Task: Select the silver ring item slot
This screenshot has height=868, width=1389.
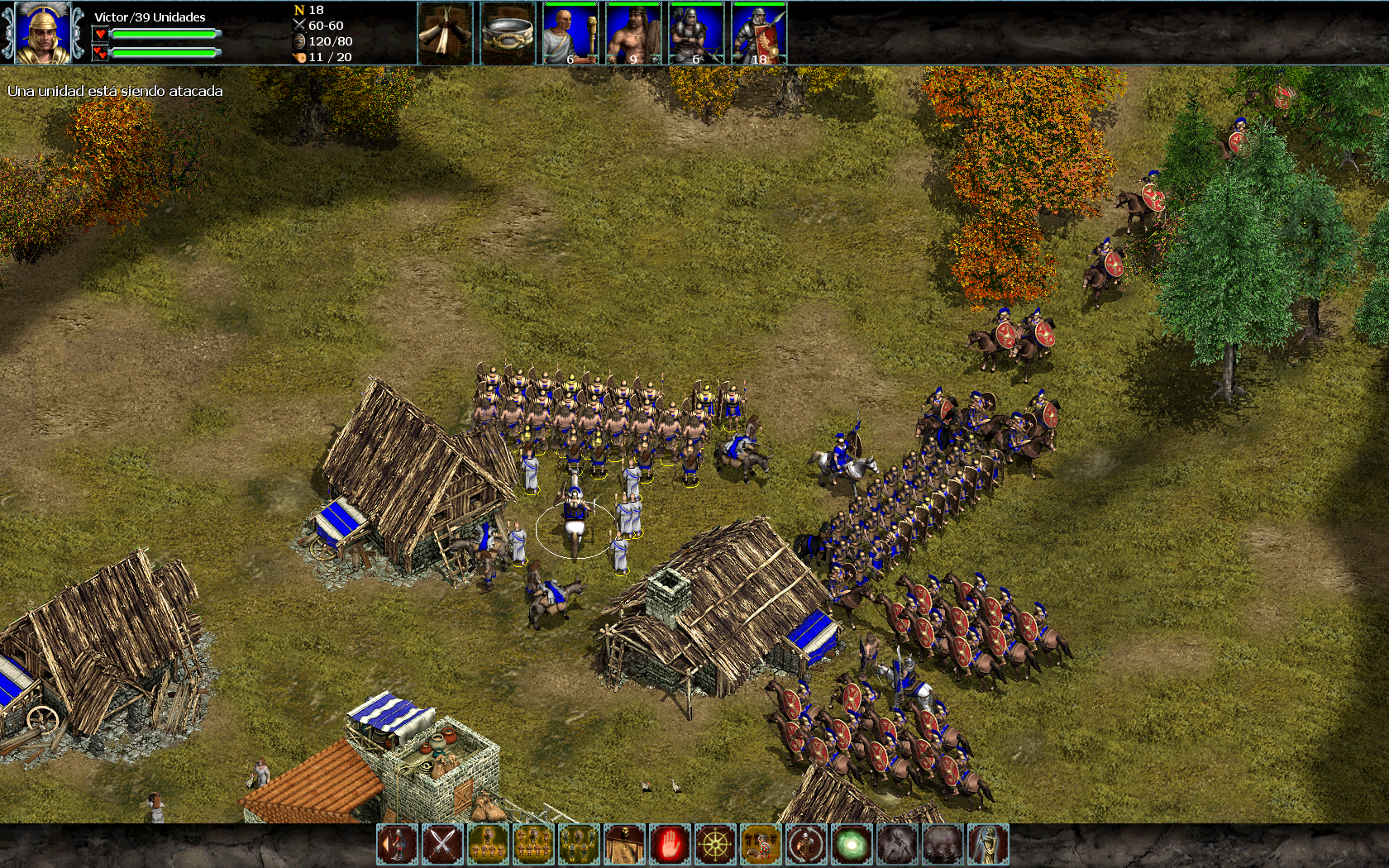Action: click(508, 33)
